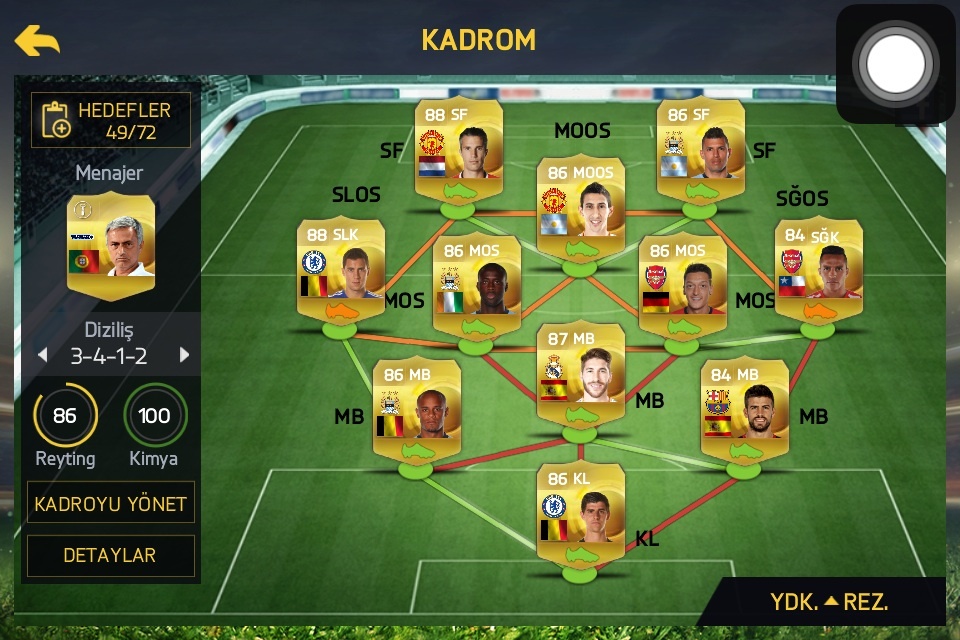Select the 86 MOS Arsenal midfielder card
This screenshot has height=640, width=960.
point(682,286)
